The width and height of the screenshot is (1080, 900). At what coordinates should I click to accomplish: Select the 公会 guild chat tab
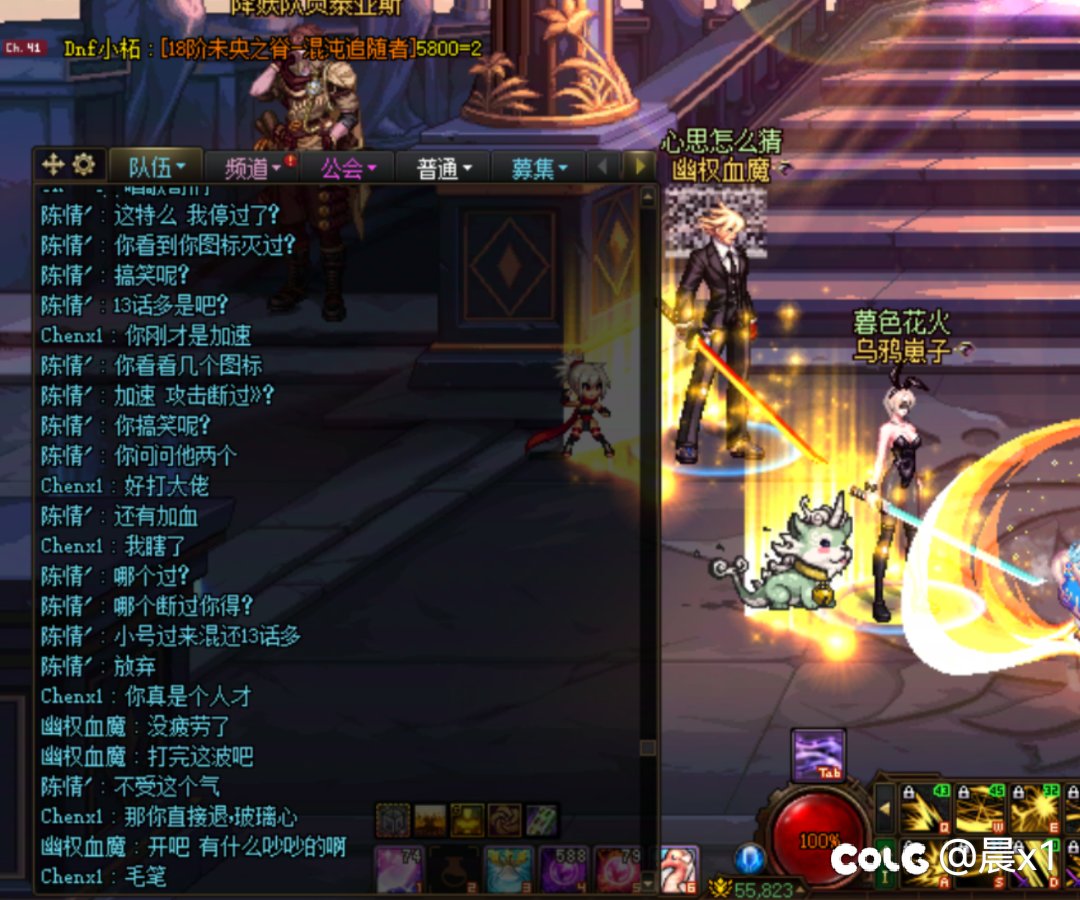(347, 168)
